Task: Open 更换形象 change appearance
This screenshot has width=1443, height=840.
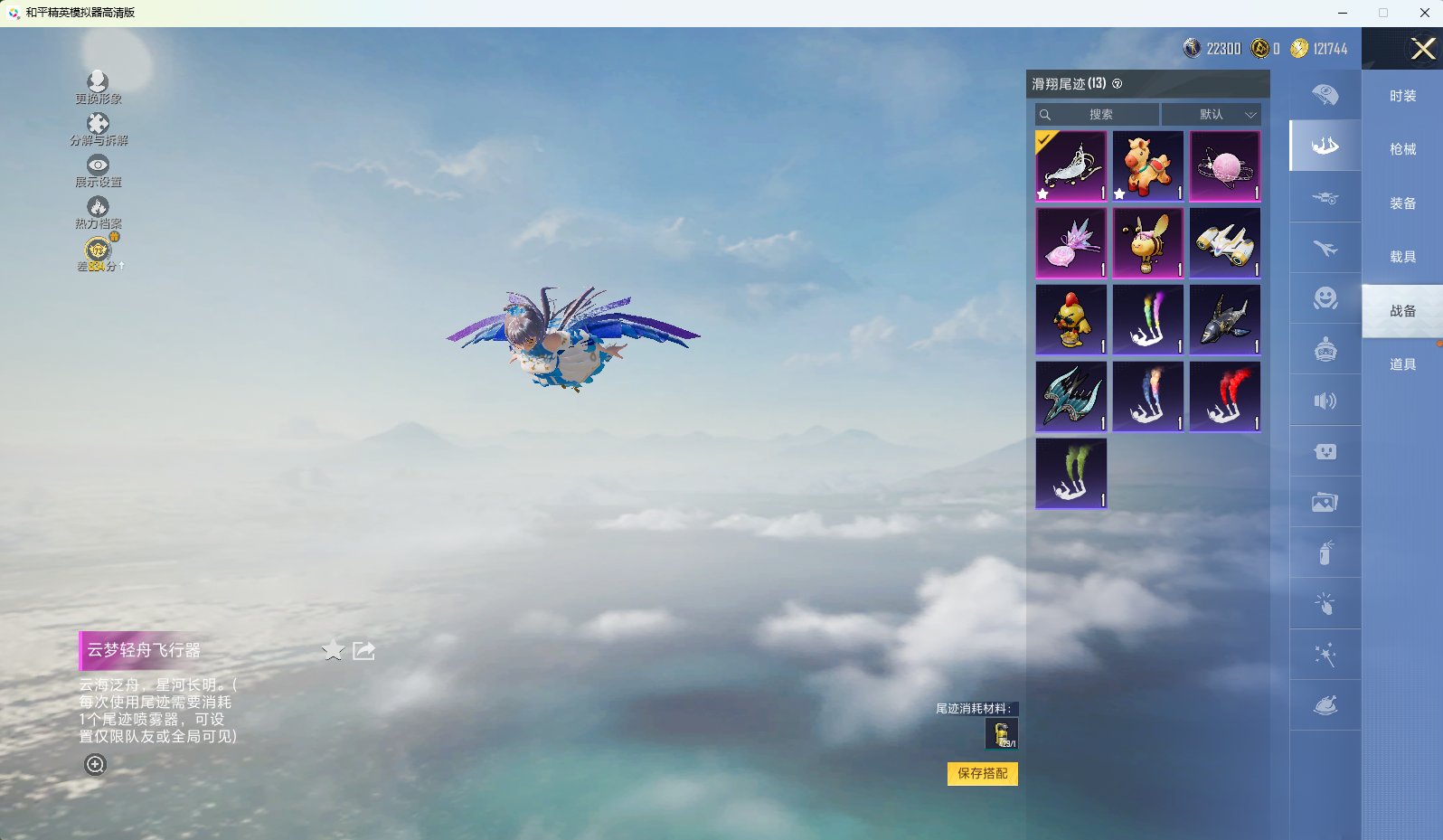Action: click(98, 88)
